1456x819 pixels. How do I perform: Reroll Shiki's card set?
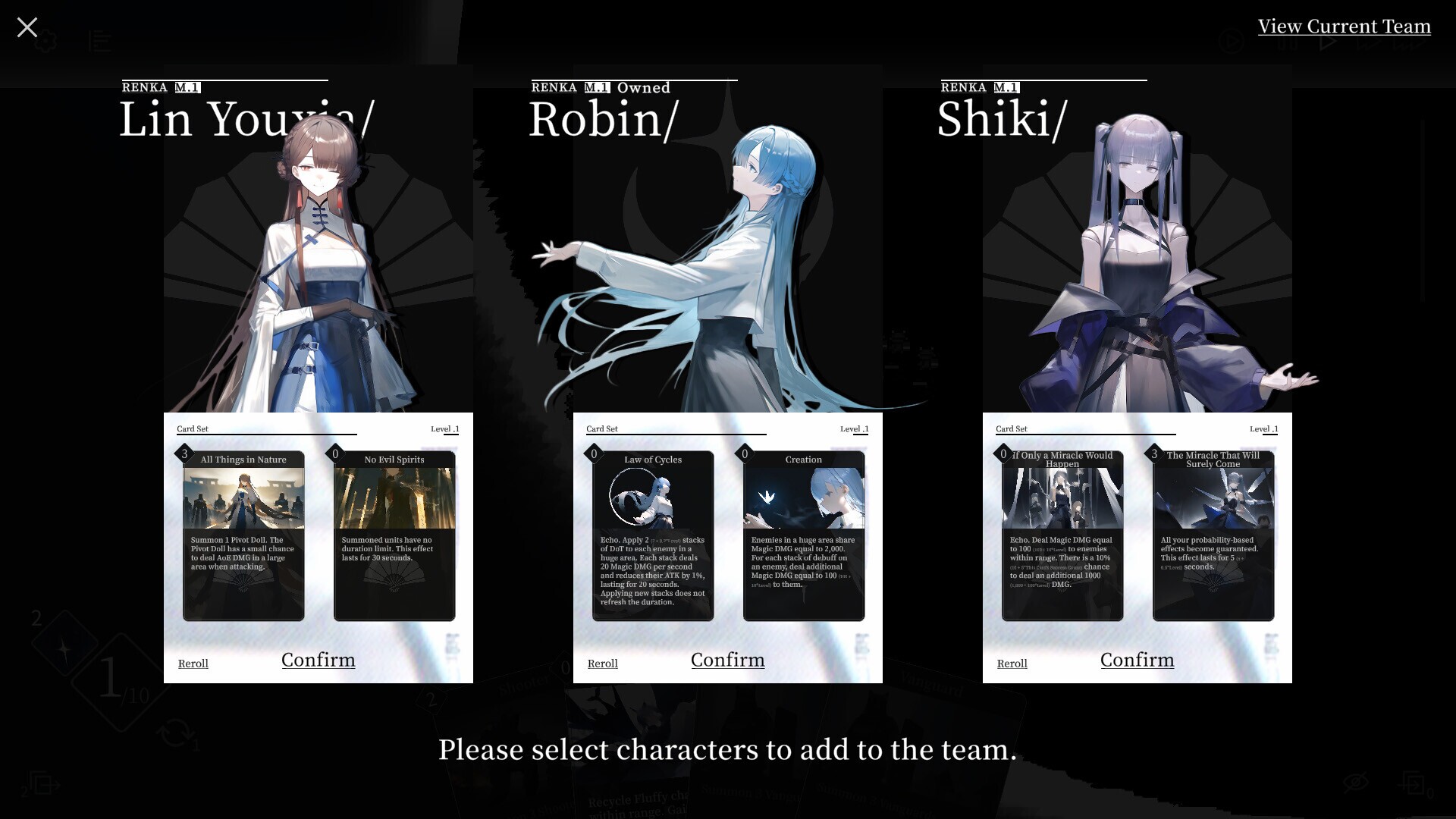(x=1012, y=664)
